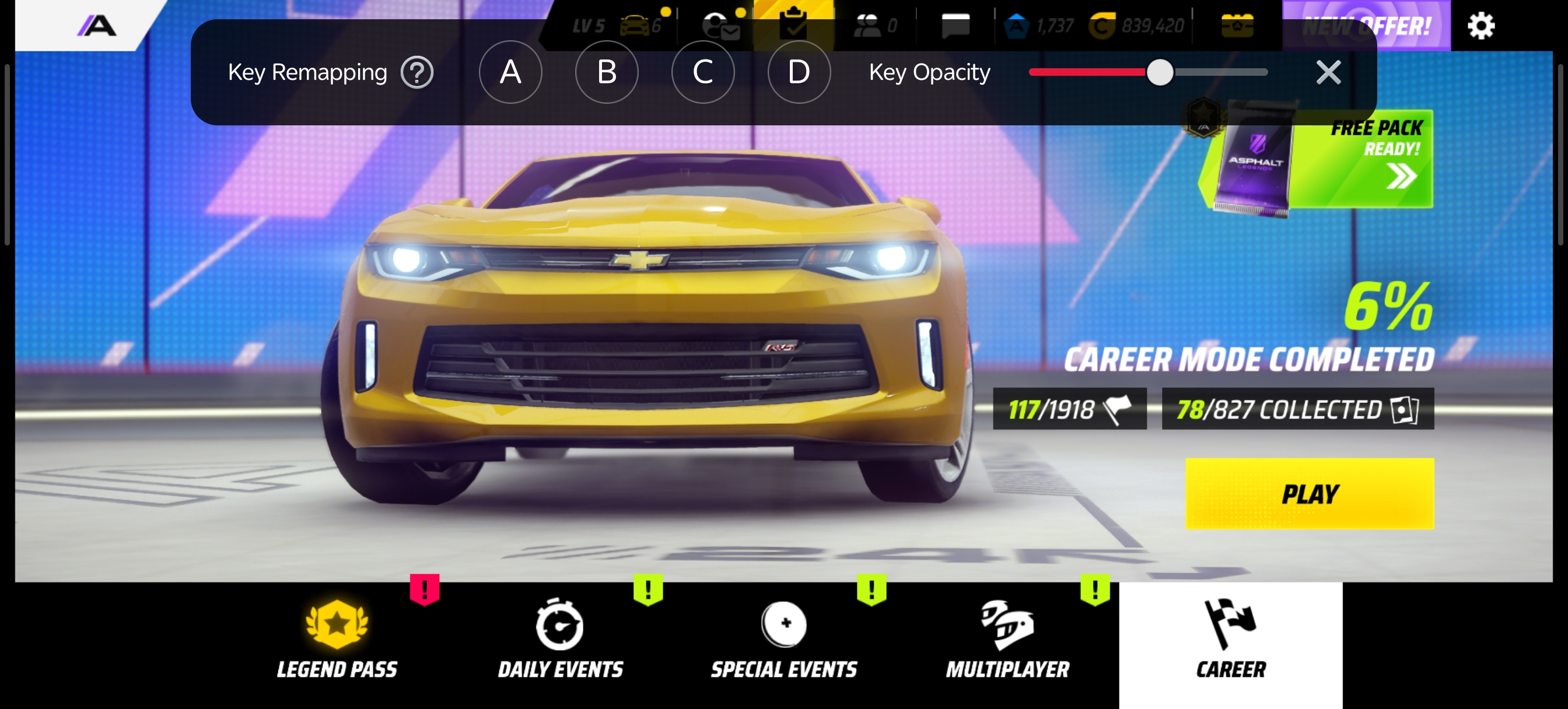Viewport: 1568px width, 709px height.
Task: Show Key Remapping help question mark
Action: pyautogui.click(x=417, y=73)
